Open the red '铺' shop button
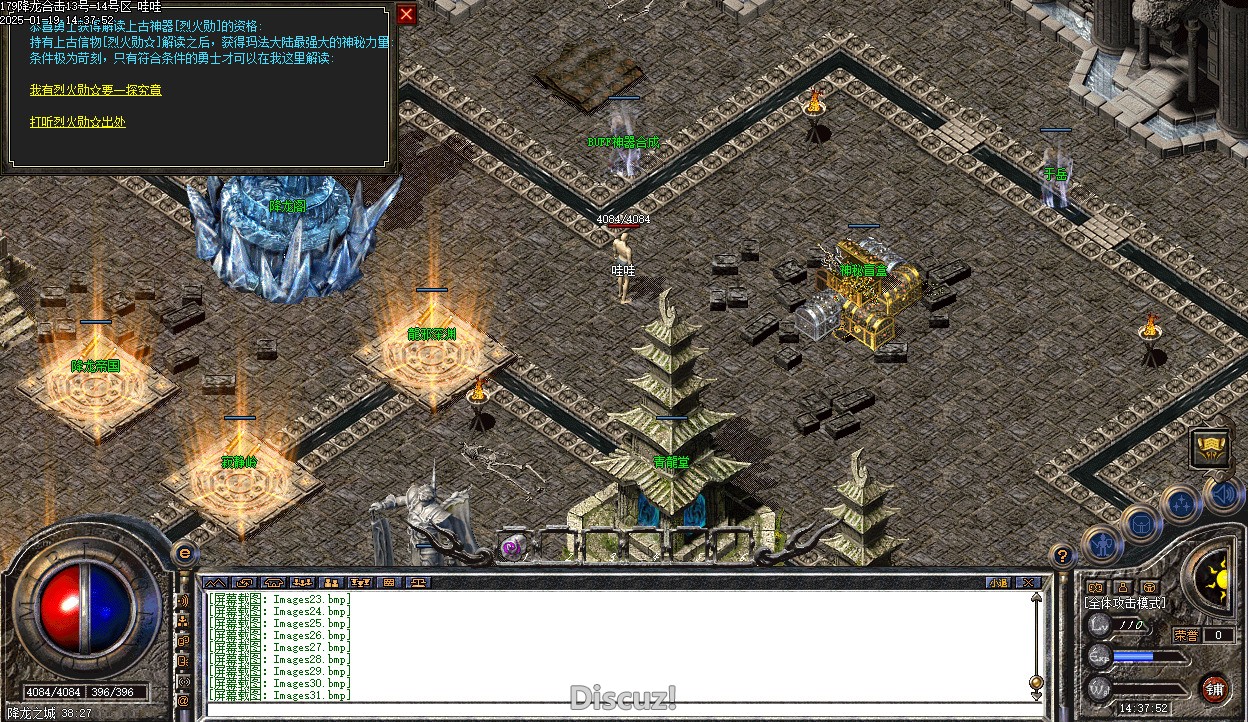Image resolution: width=1248 pixels, height=722 pixels. (x=1214, y=688)
